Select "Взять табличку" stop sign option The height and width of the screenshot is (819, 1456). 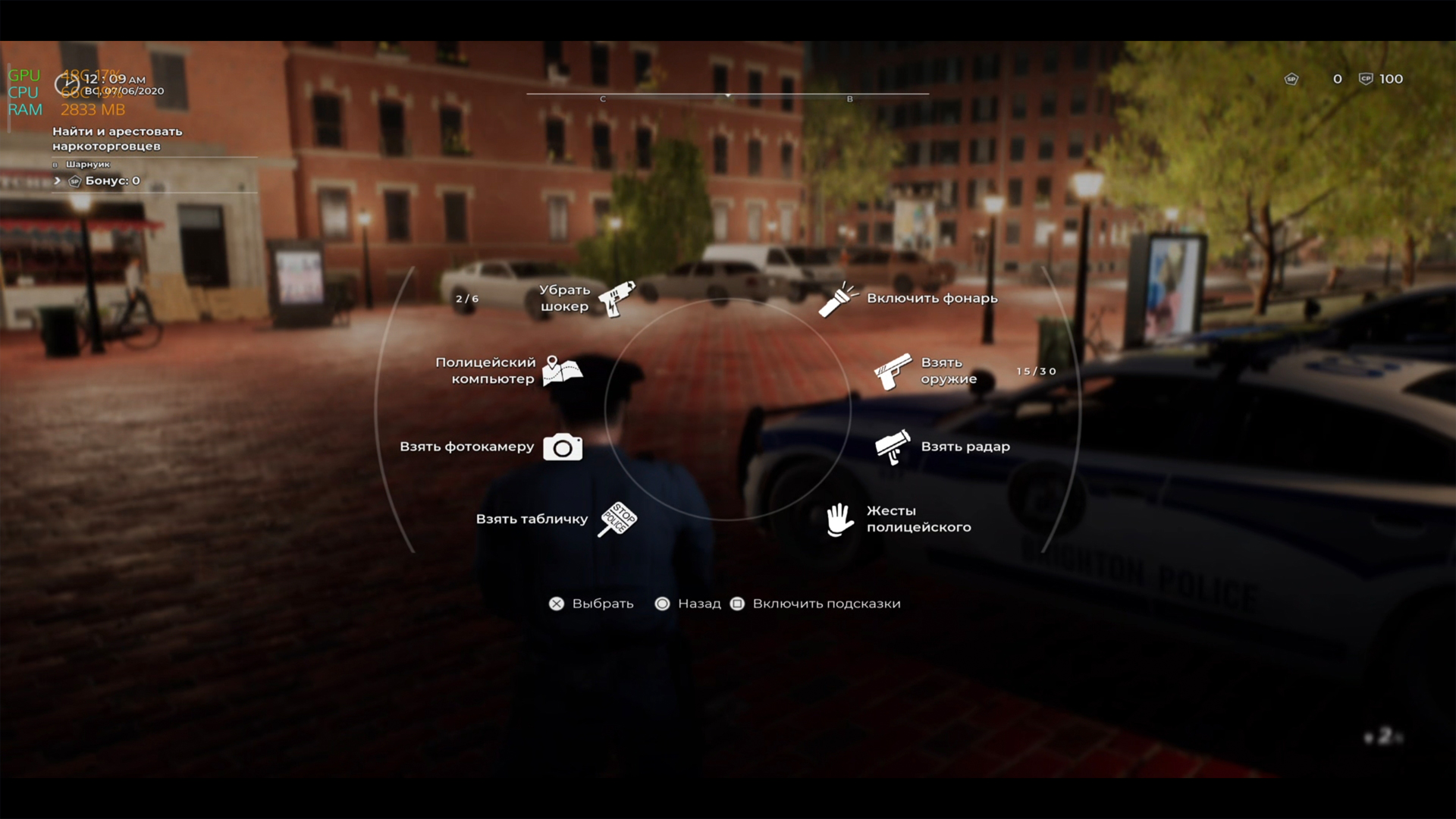pos(617,519)
